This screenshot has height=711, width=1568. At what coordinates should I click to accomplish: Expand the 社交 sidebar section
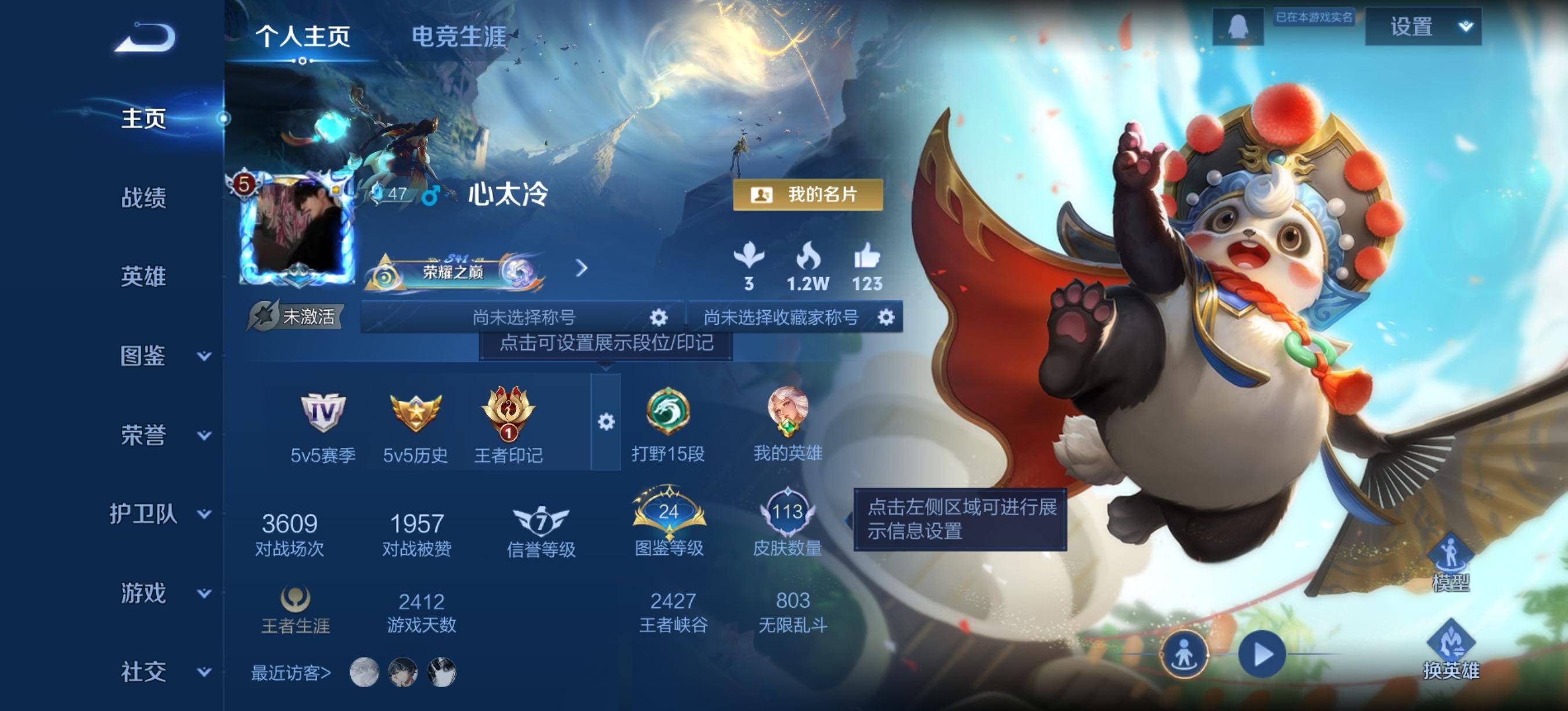tap(146, 673)
